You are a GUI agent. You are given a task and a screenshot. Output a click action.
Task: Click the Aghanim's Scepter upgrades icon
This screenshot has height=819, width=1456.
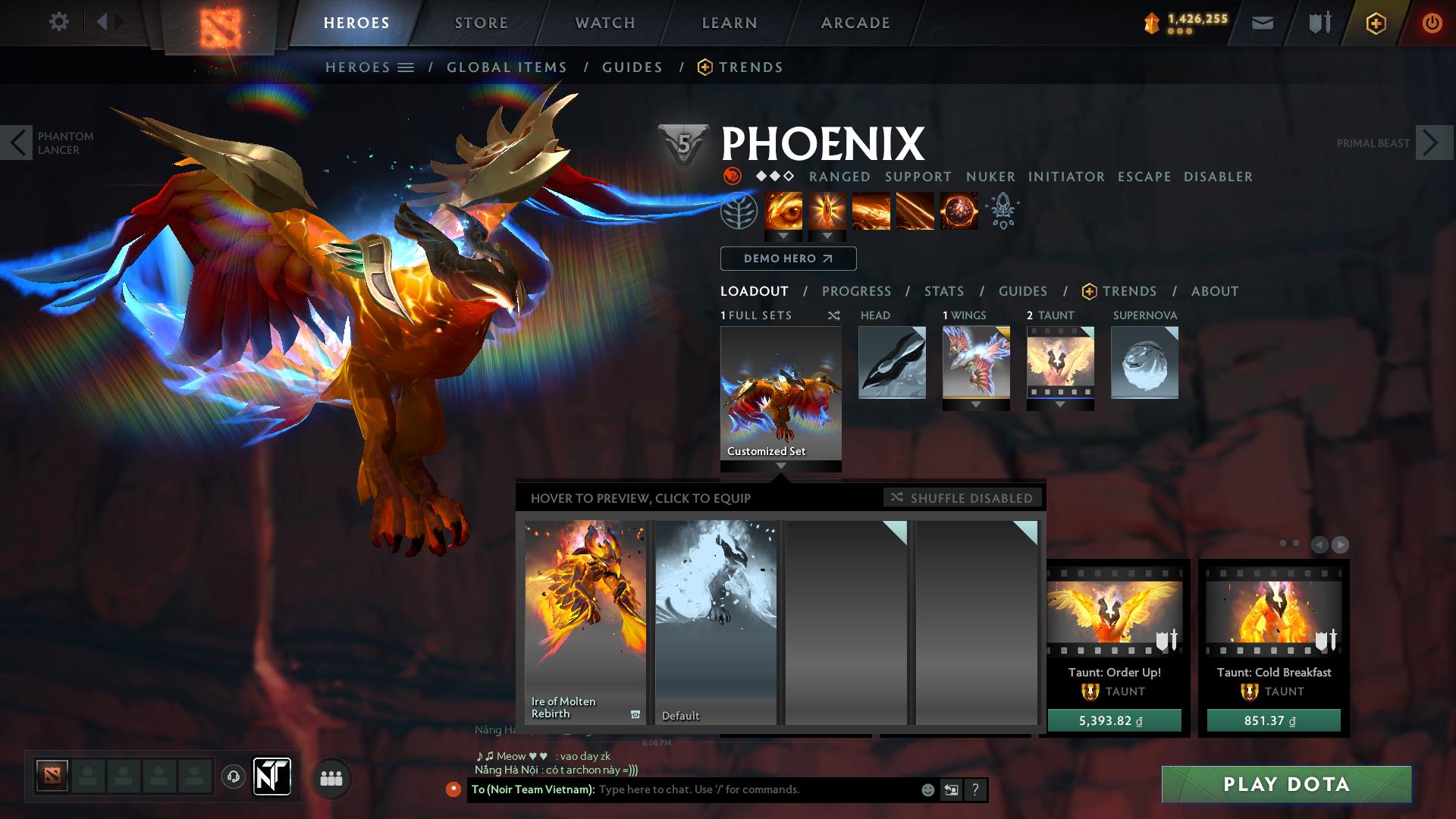[1003, 212]
